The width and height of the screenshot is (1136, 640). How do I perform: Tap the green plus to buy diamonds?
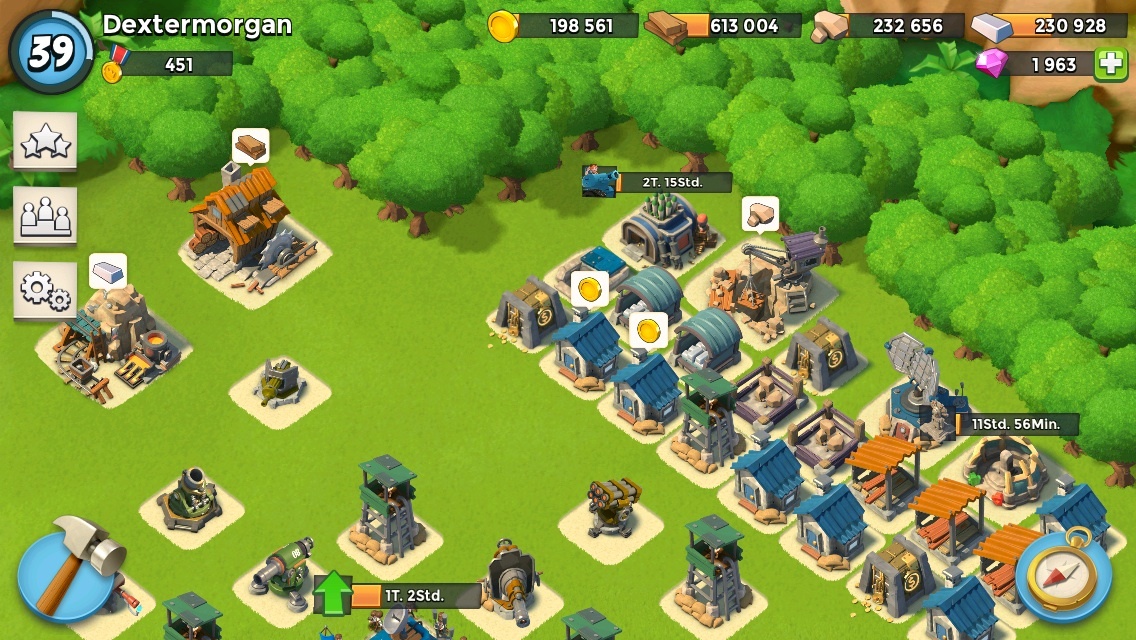(x=1110, y=64)
